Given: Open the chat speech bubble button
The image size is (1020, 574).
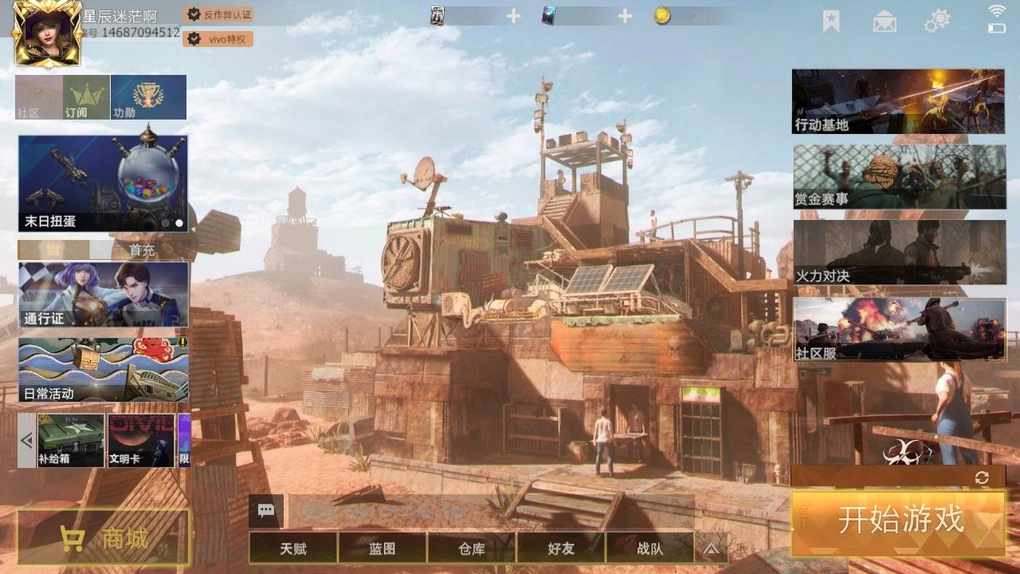Looking at the screenshot, I should [x=266, y=510].
